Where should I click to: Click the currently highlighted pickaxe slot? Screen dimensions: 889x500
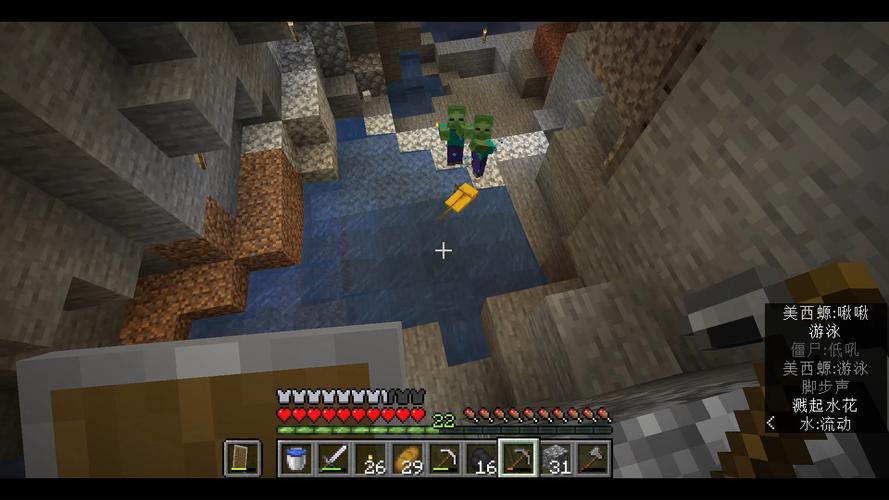pyautogui.click(x=518, y=458)
